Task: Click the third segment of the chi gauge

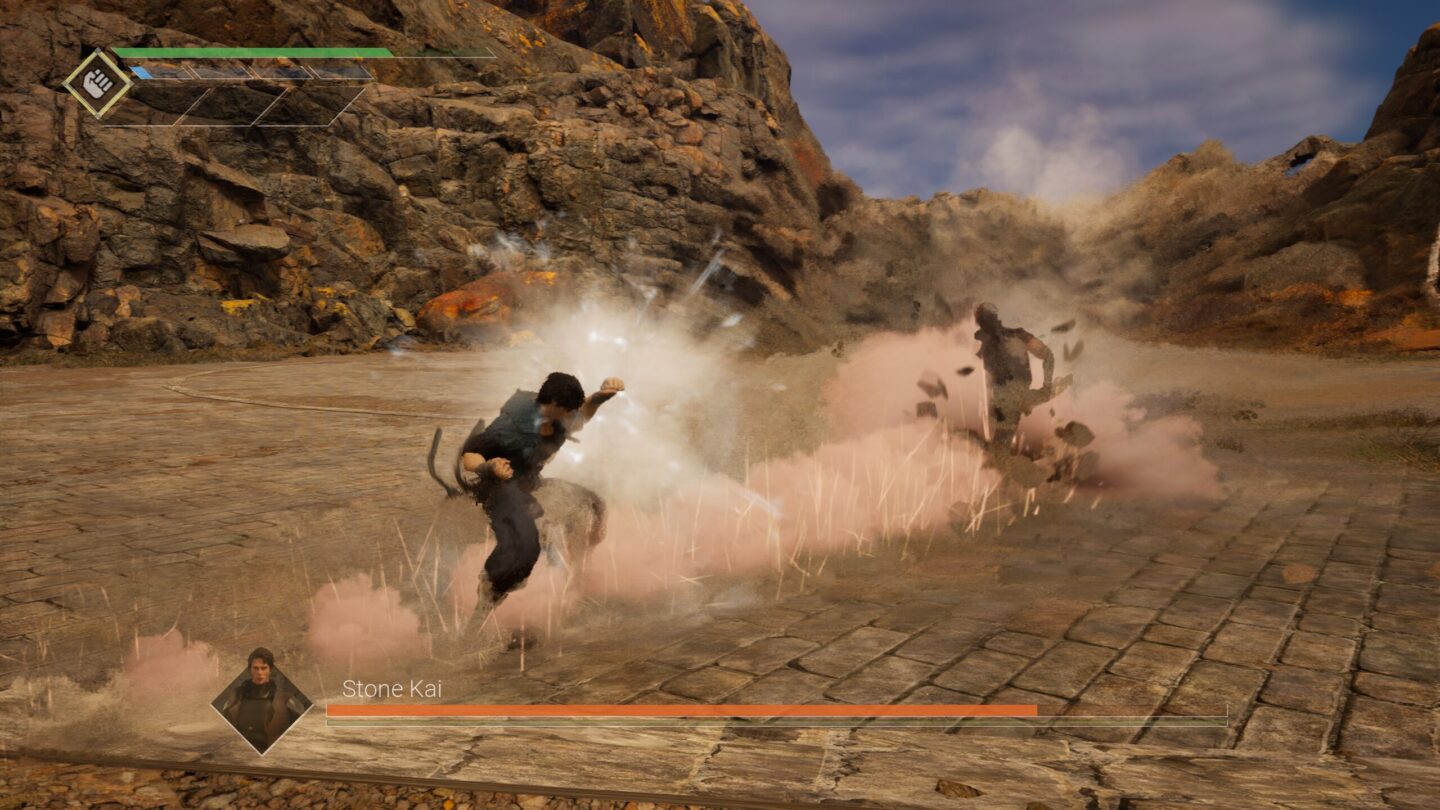Action: pos(280,72)
